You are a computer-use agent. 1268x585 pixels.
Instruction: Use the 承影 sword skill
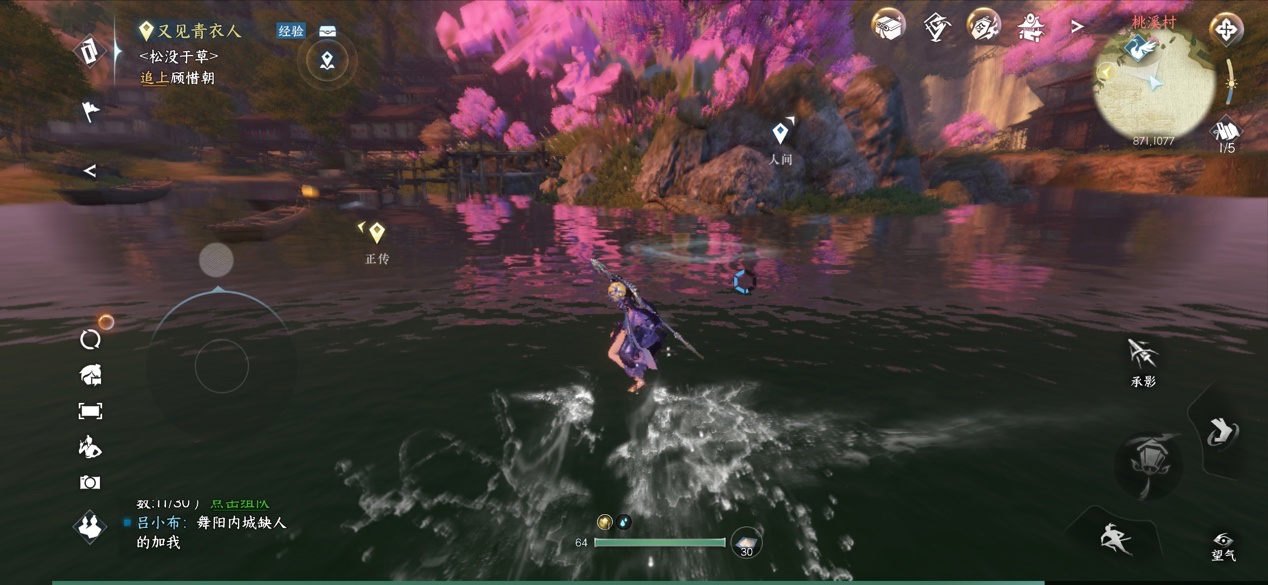pos(1143,356)
